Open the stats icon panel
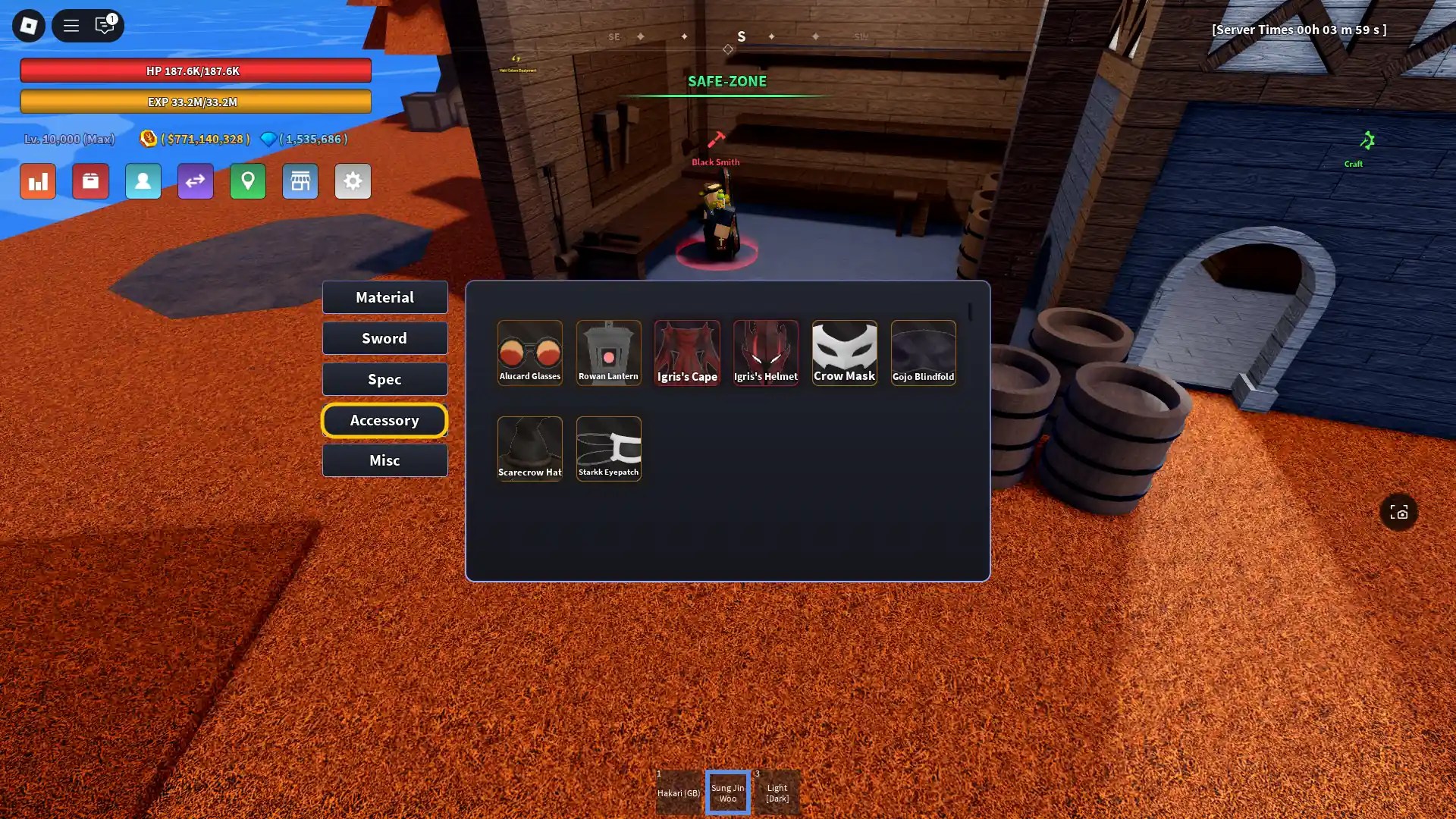1456x819 pixels. pyautogui.click(x=37, y=181)
